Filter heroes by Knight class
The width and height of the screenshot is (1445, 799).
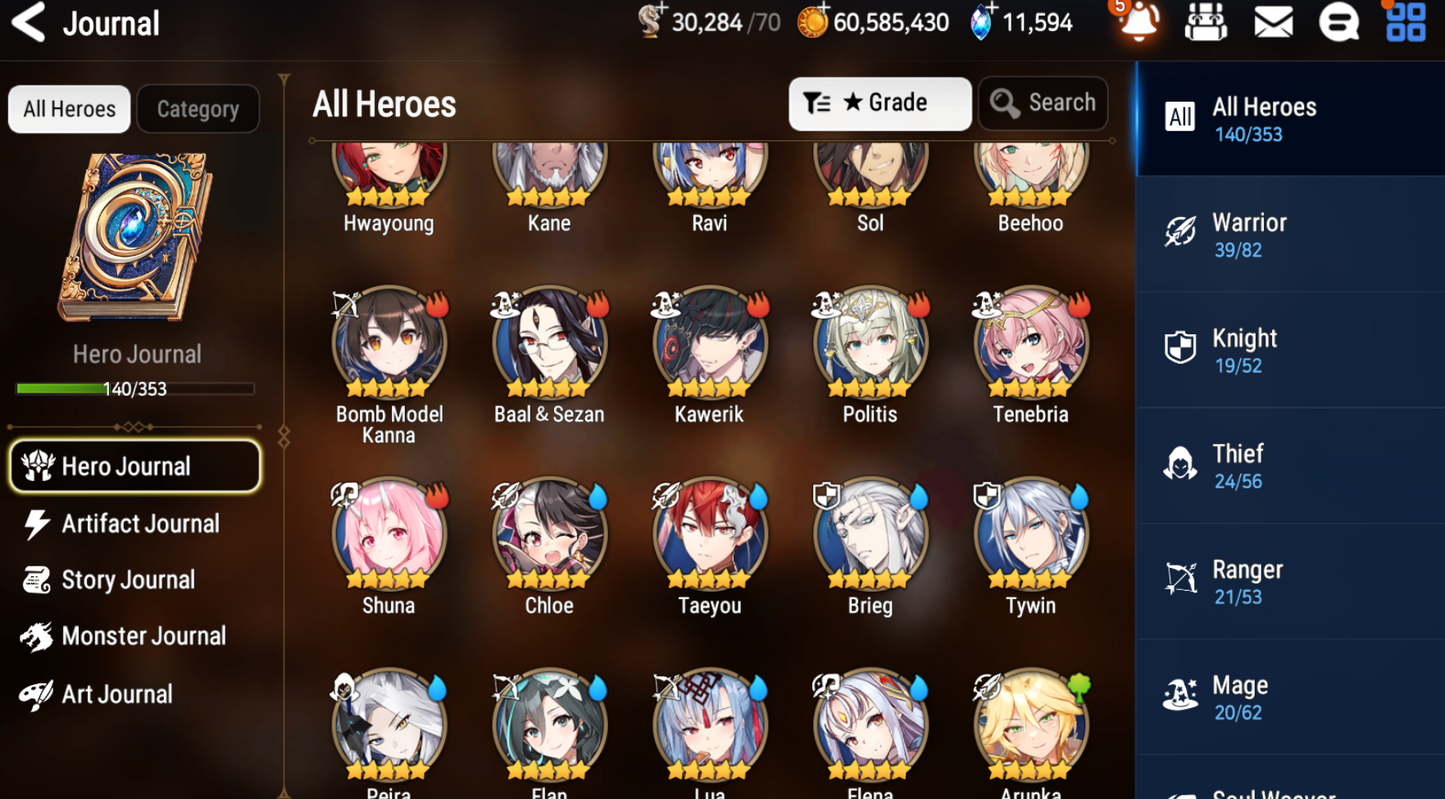tap(1289, 350)
